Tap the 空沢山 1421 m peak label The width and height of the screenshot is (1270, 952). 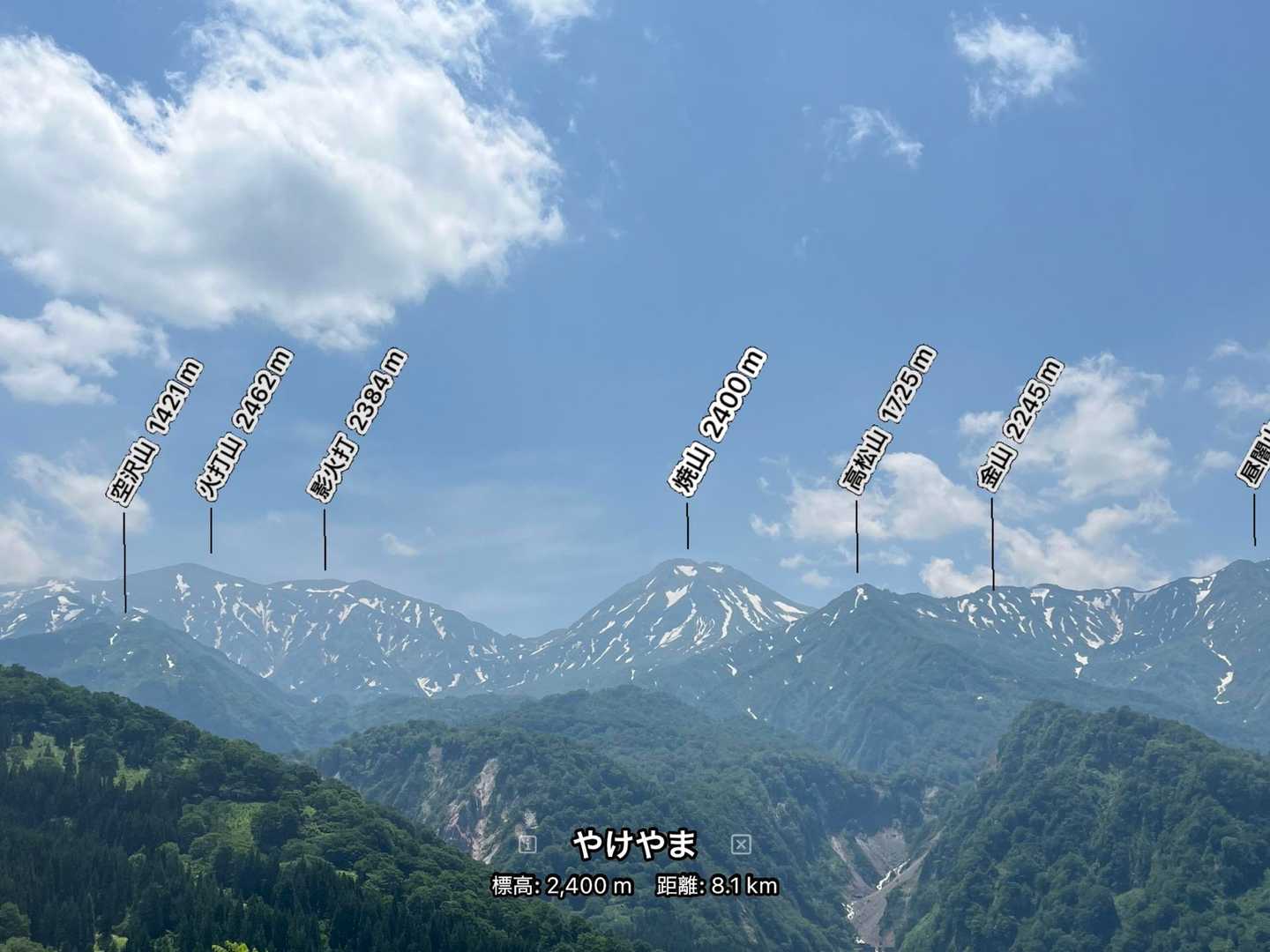tap(155, 432)
